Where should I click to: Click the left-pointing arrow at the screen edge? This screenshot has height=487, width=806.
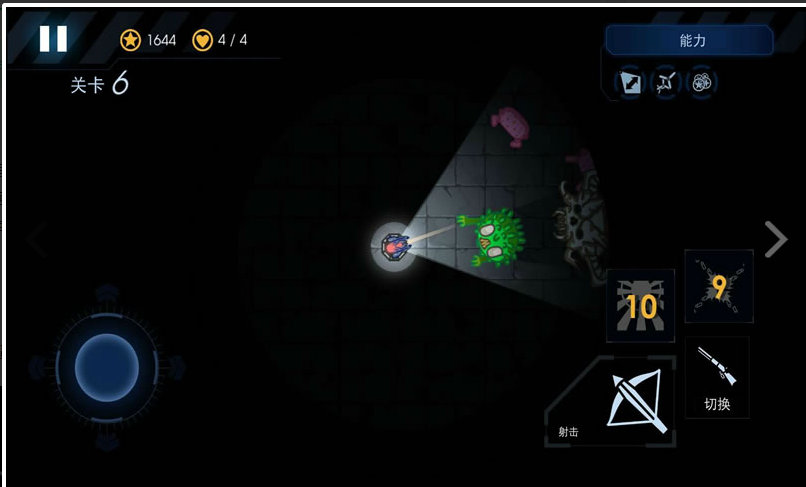[x=35, y=239]
